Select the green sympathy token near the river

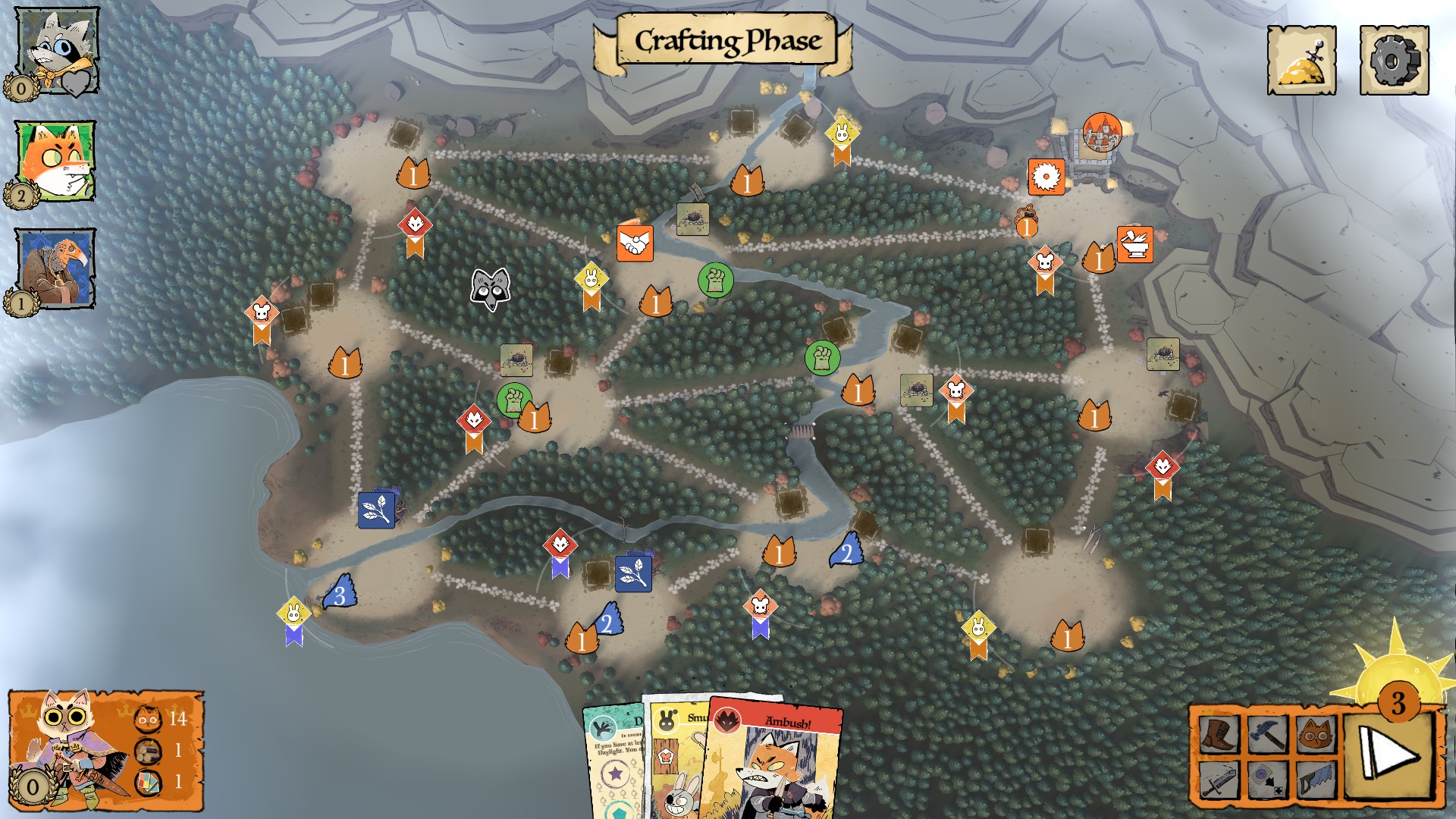[714, 280]
